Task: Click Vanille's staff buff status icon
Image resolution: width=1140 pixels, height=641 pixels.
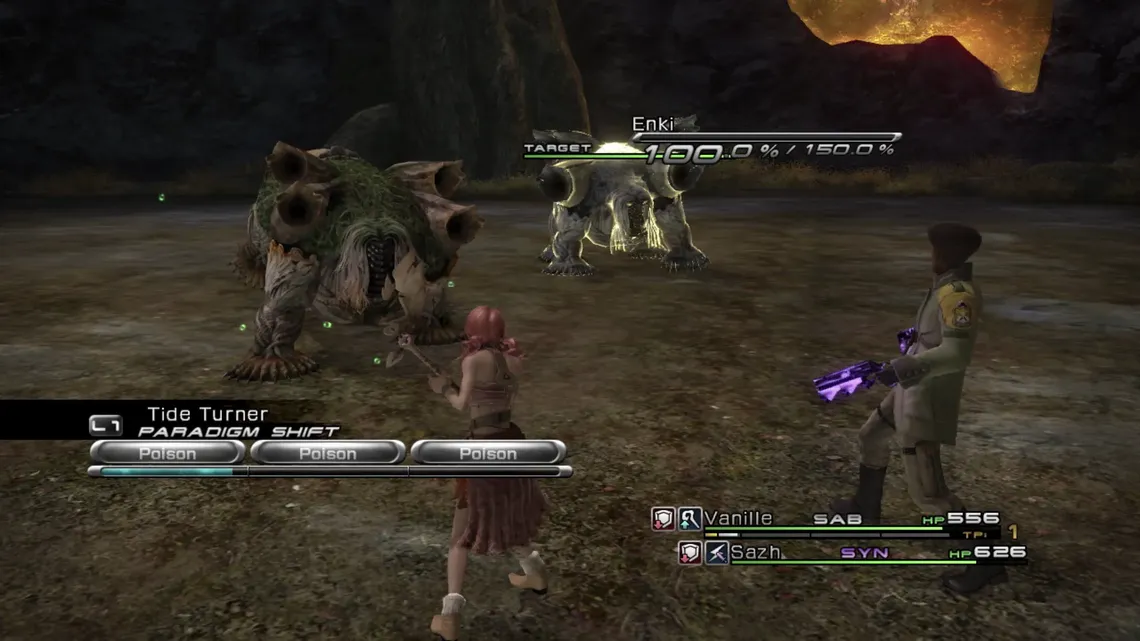Action: (690, 518)
